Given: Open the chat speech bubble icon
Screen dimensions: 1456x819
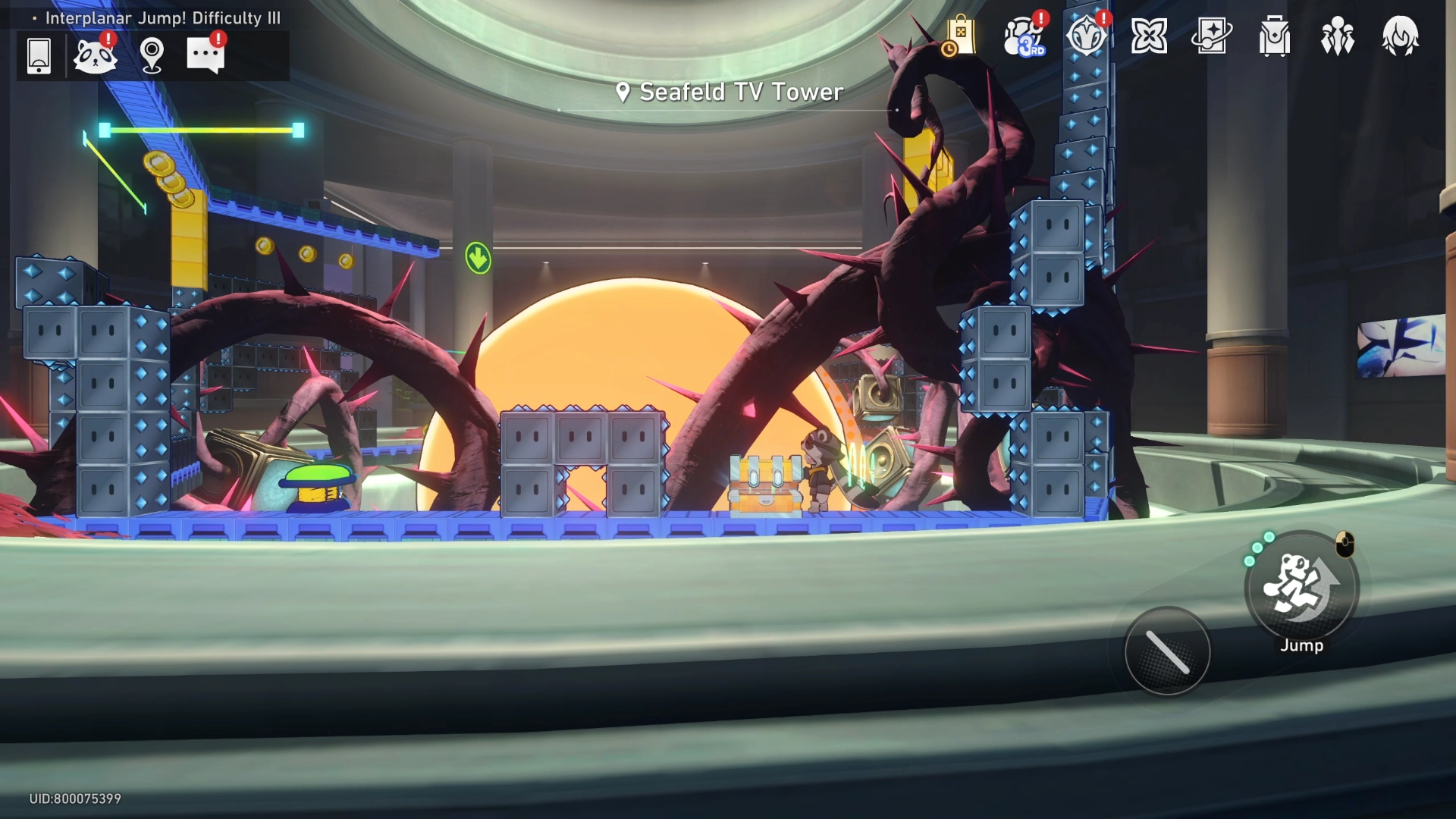Looking at the screenshot, I should pyautogui.click(x=206, y=55).
